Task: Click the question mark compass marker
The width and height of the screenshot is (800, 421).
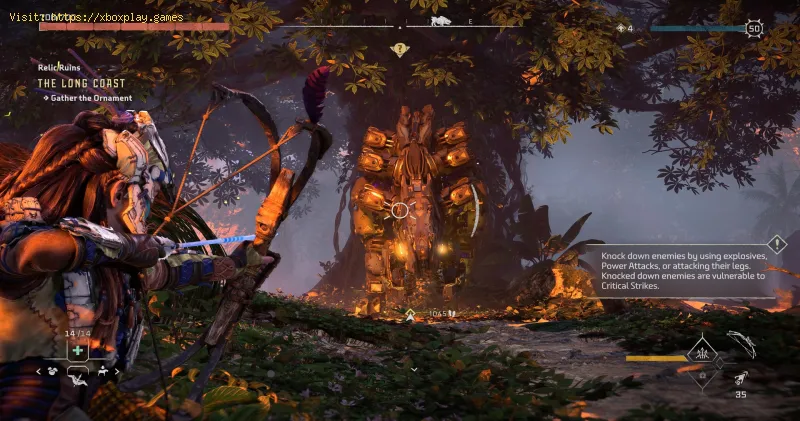Action: [400, 48]
